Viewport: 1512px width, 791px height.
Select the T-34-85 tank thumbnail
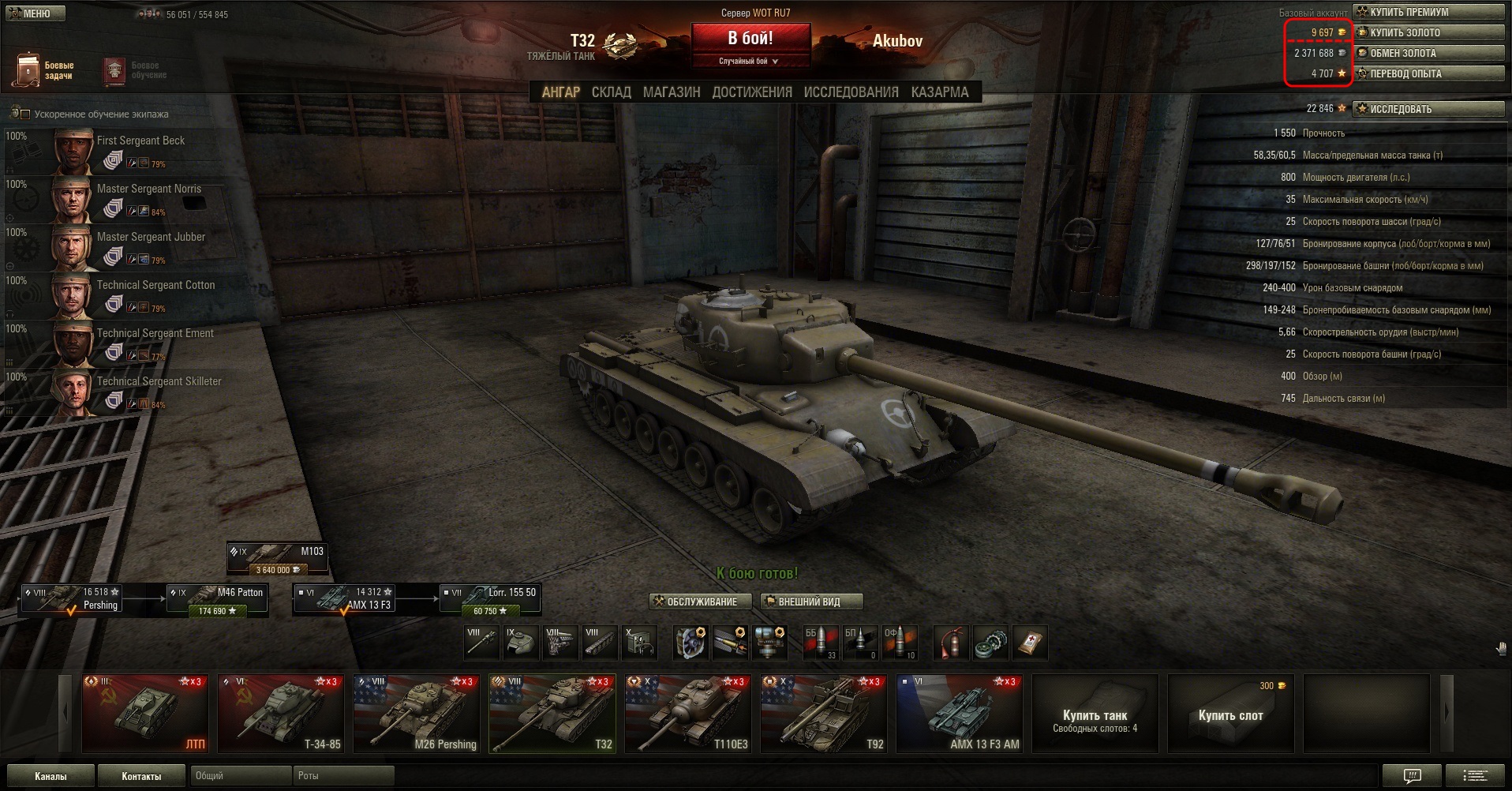coord(280,714)
